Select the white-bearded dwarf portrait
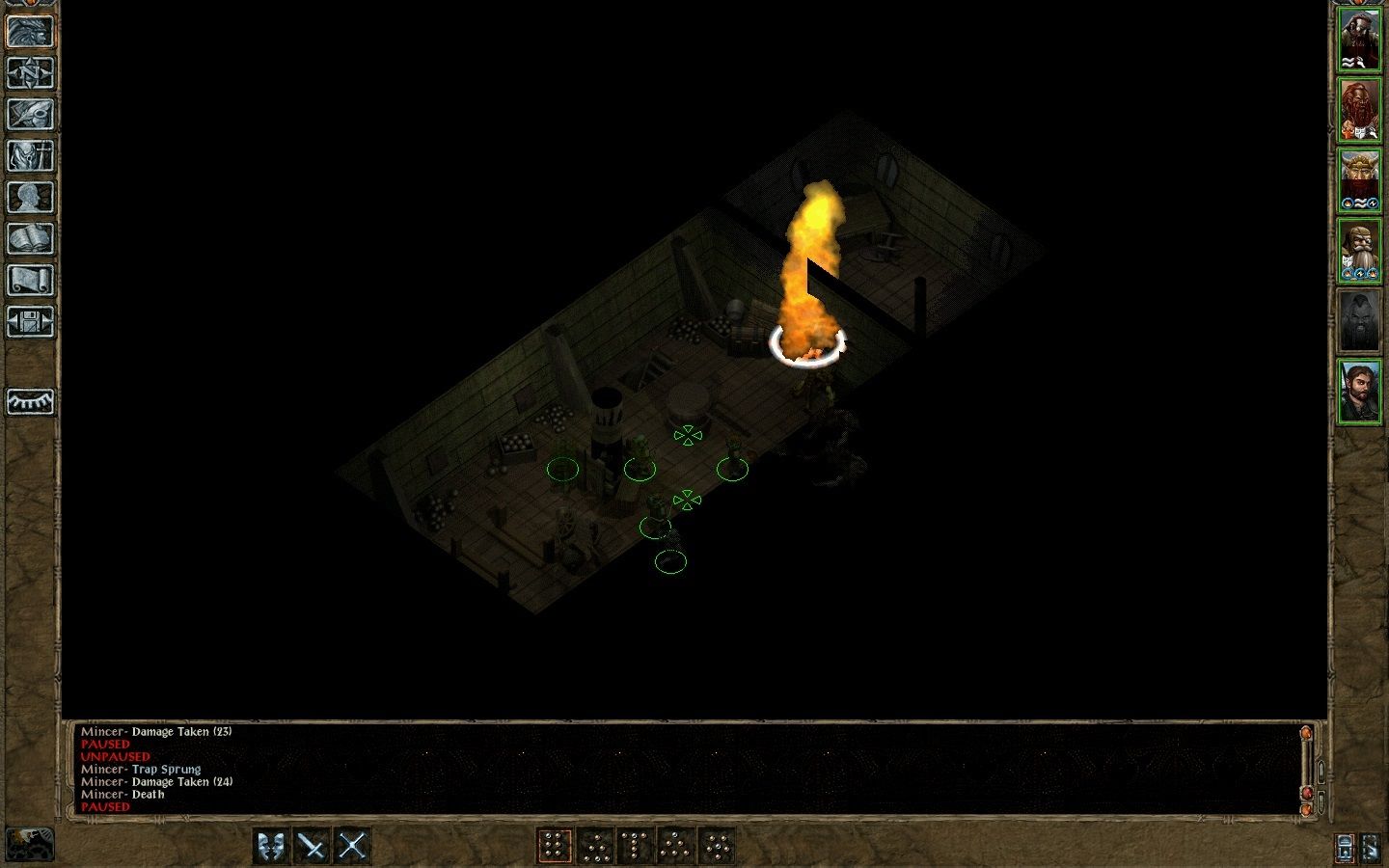Screen dimensions: 1389x868 point(1360,251)
